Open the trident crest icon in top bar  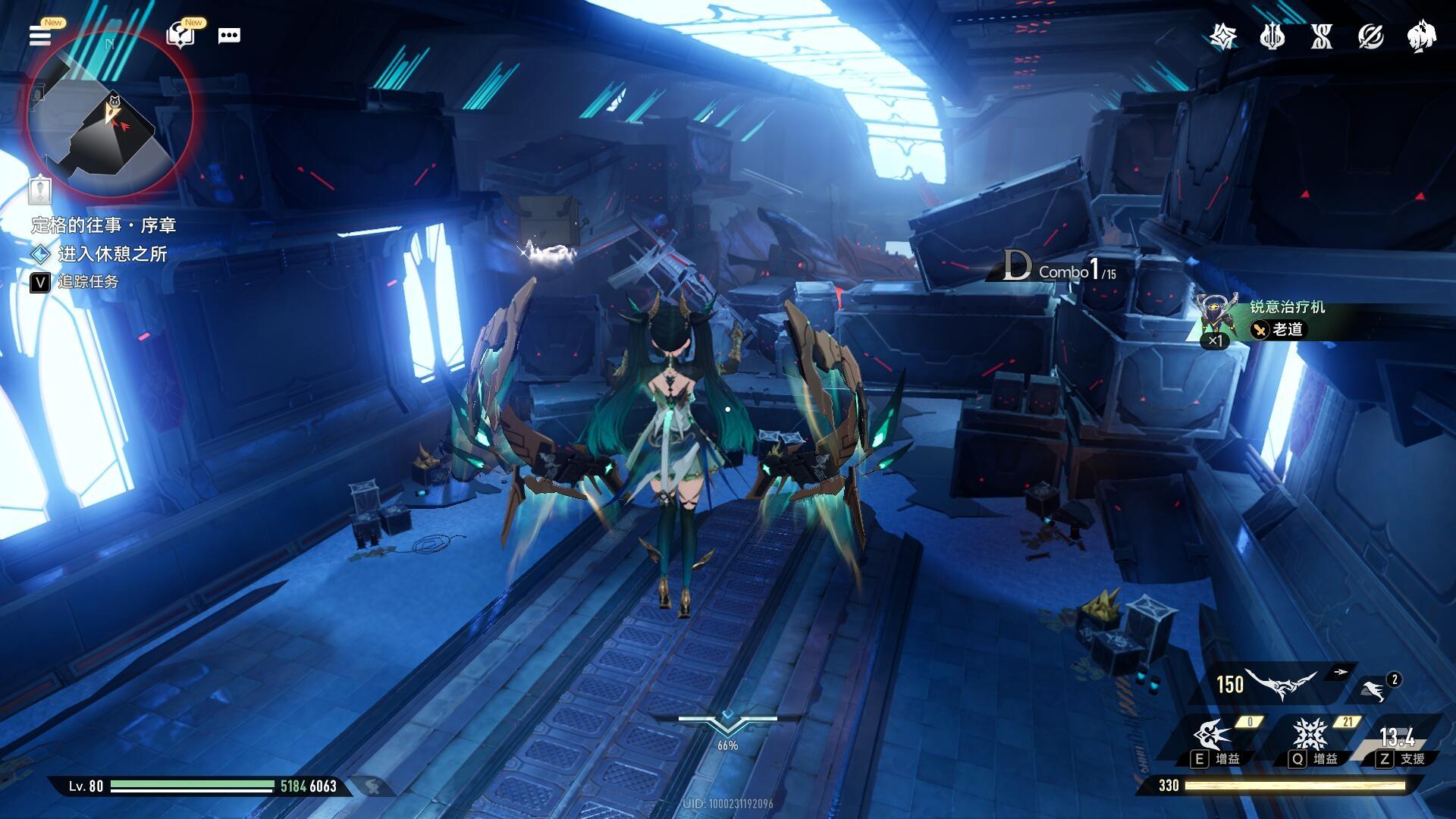[x=1272, y=36]
